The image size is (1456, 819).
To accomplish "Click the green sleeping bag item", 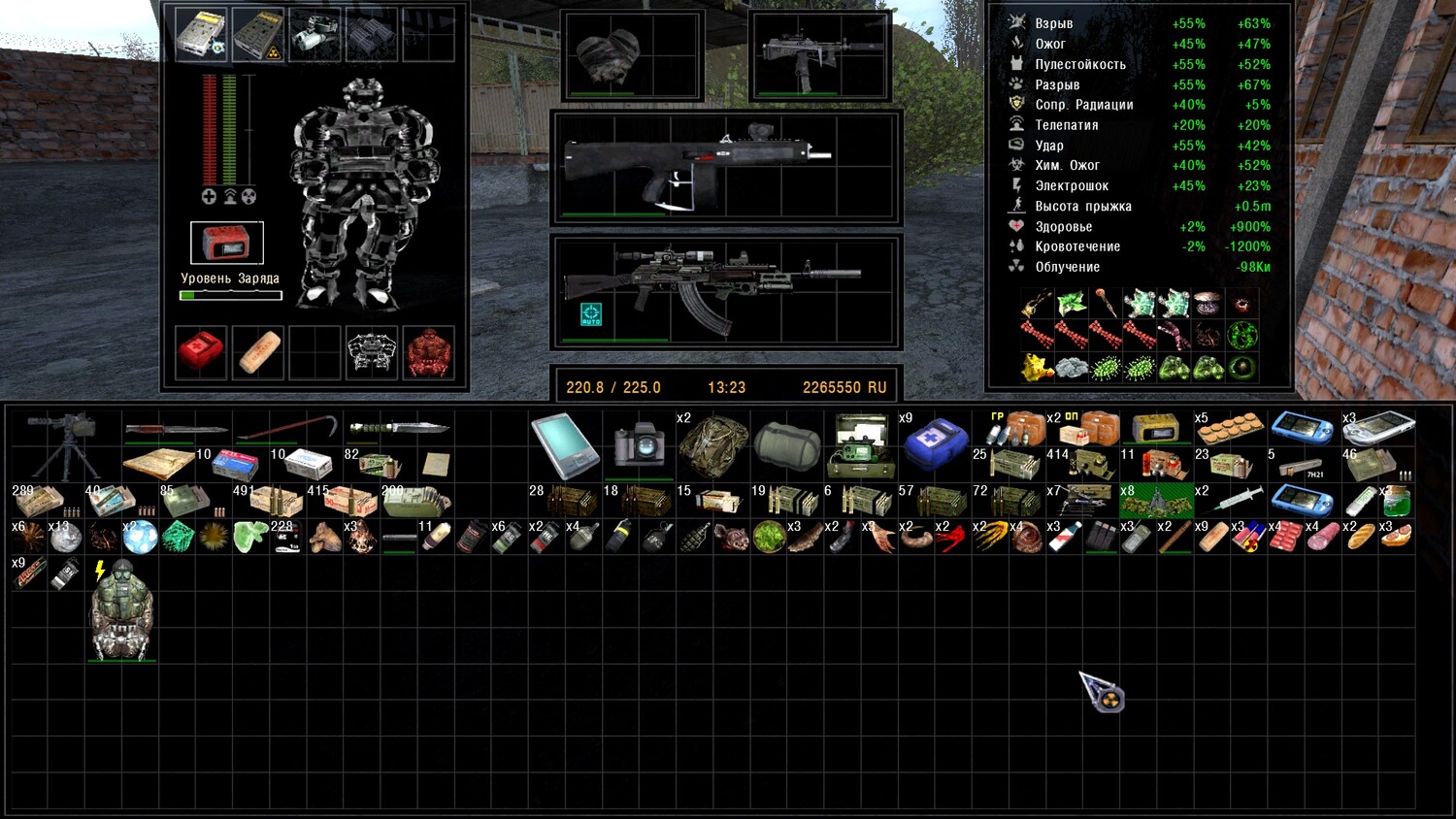I will point(786,445).
